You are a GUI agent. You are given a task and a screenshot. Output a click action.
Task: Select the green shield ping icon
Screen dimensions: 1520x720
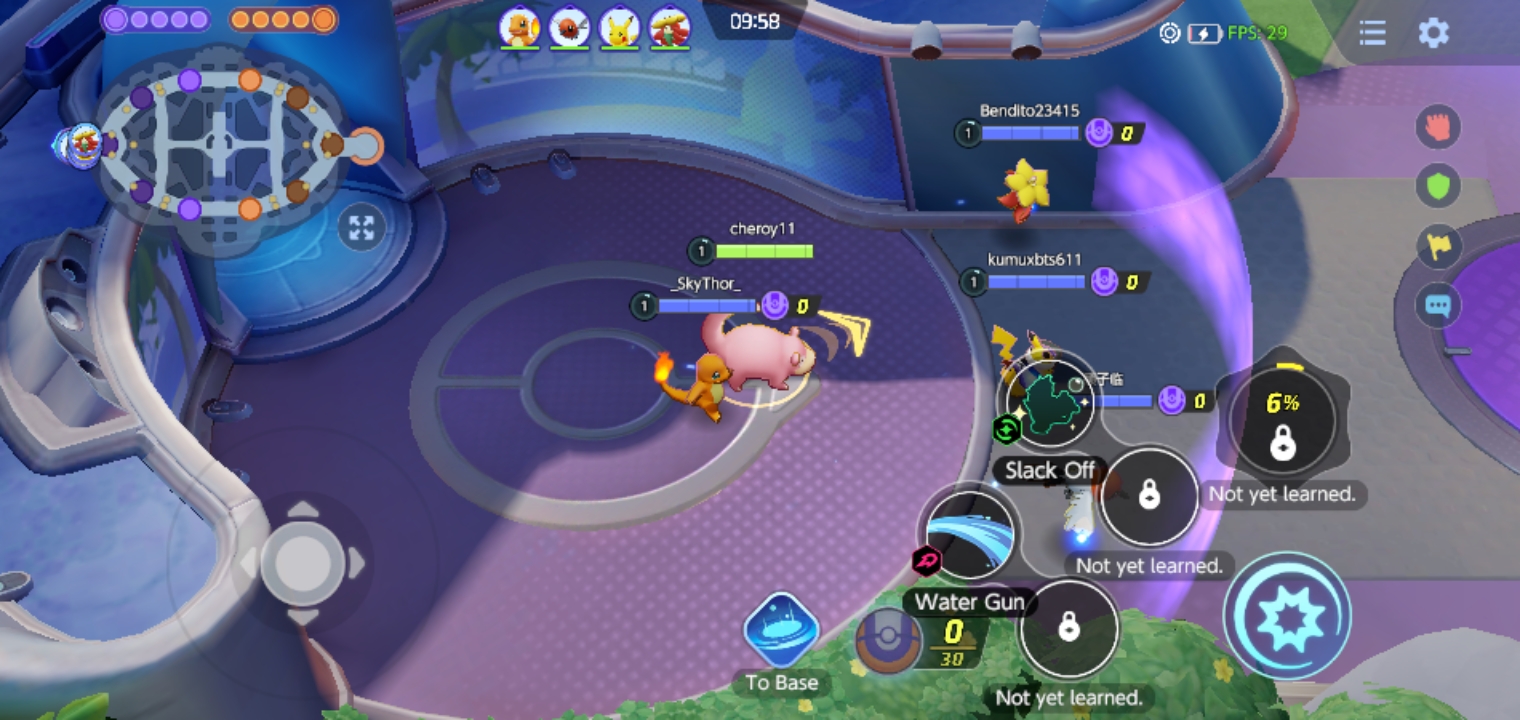click(1438, 186)
